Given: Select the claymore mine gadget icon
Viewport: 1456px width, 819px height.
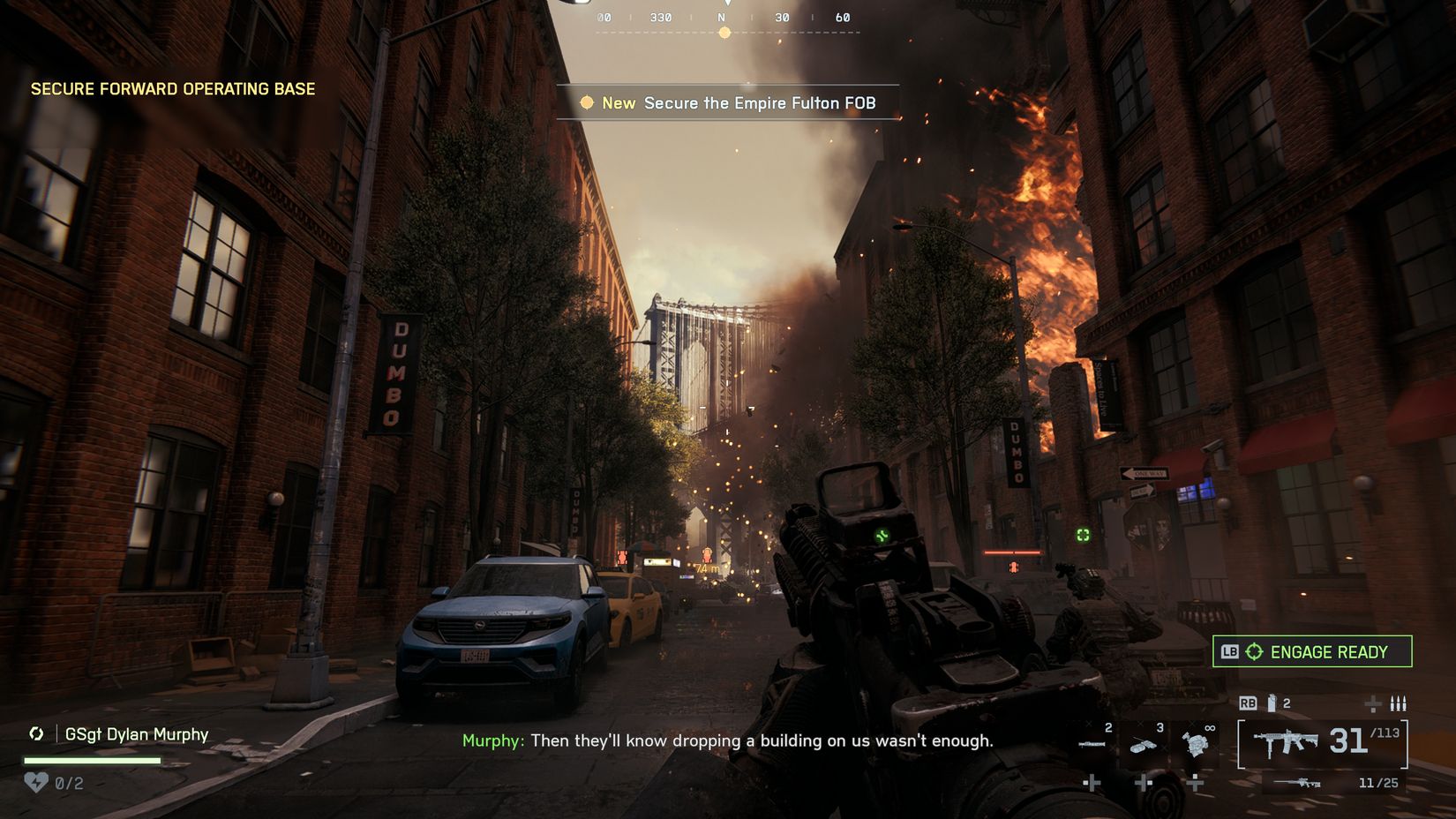Looking at the screenshot, I should pyautogui.click(x=1143, y=746).
